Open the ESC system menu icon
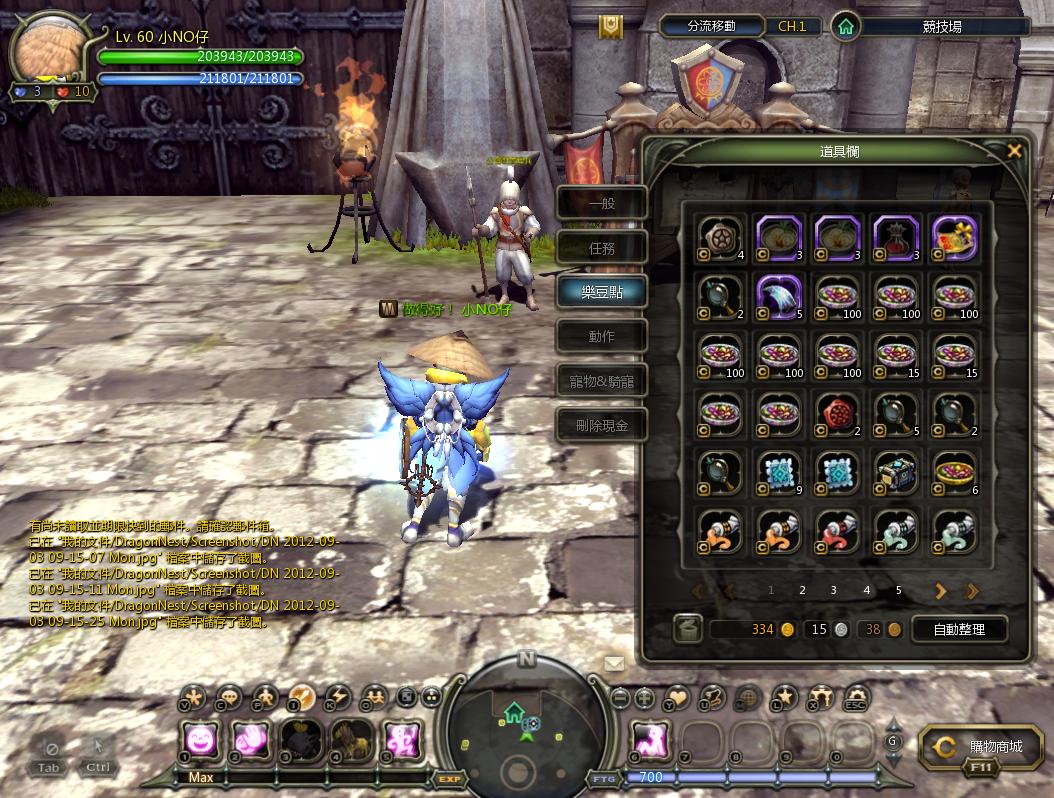This screenshot has height=798, width=1054. [x=856, y=697]
